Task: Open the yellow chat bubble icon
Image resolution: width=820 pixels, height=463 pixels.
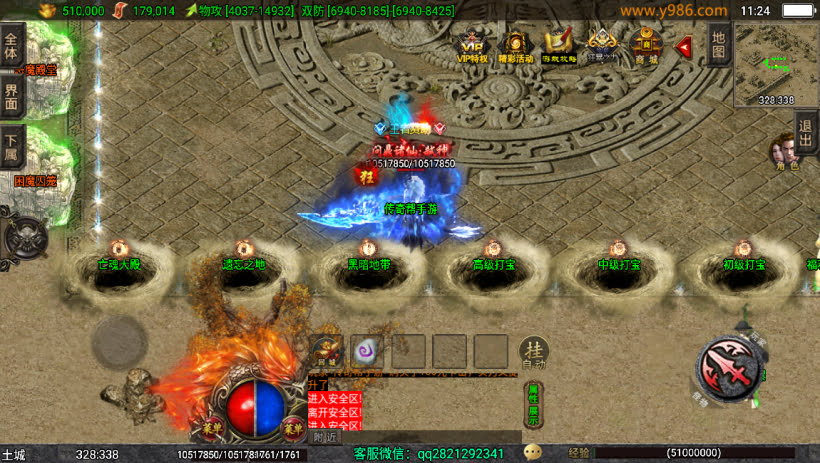Action: [x=532, y=453]
